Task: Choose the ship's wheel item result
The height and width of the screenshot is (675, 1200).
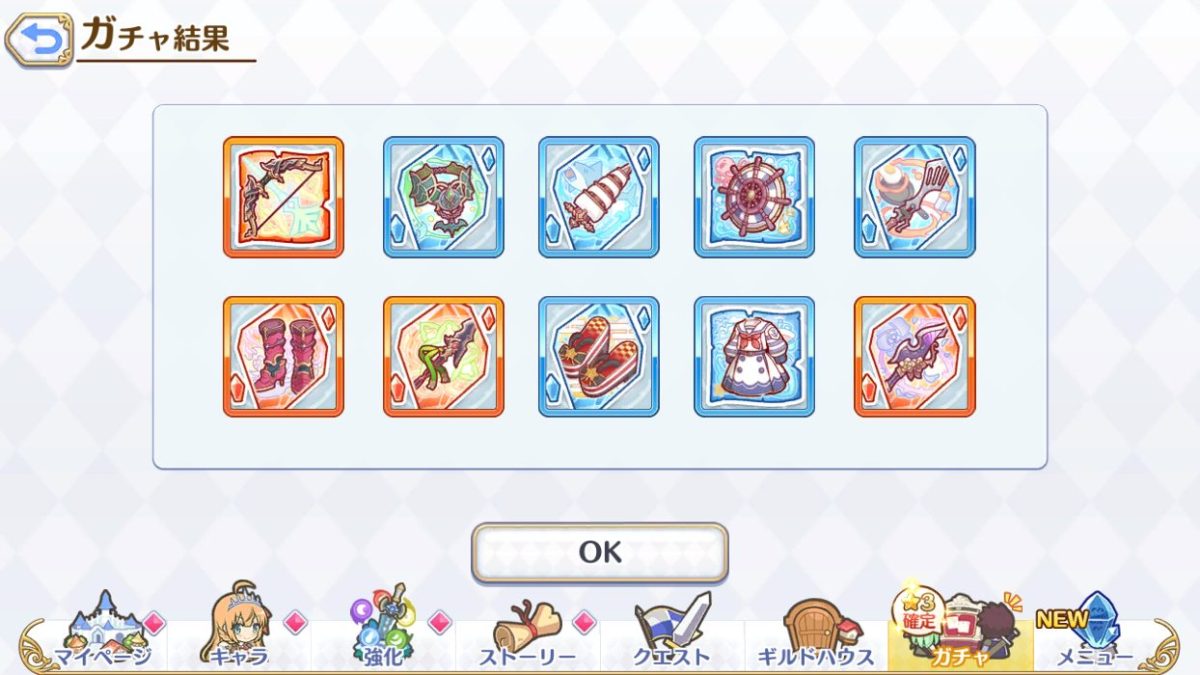Action: pos(754,197)
